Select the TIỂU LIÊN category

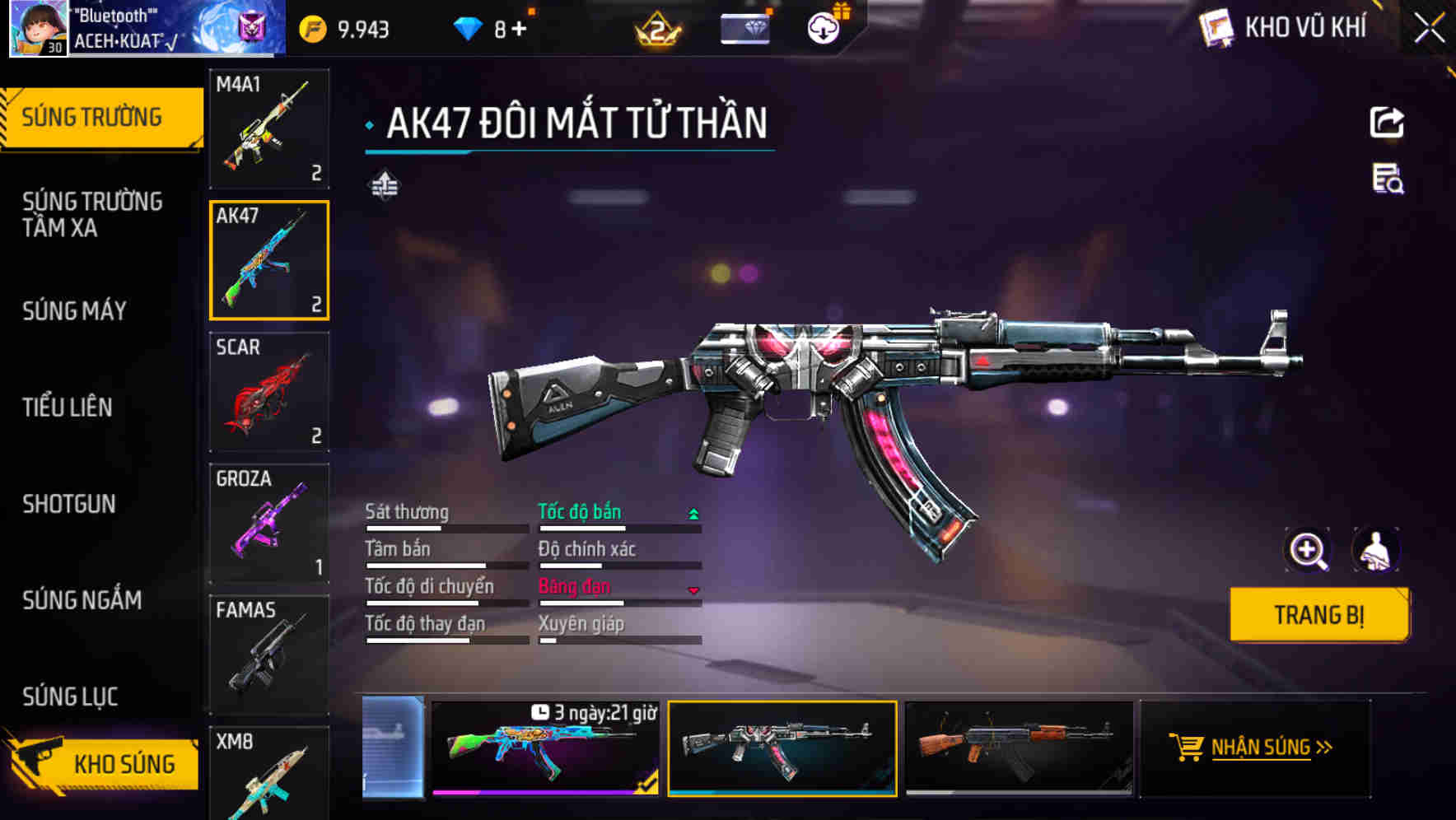point(68,408)
